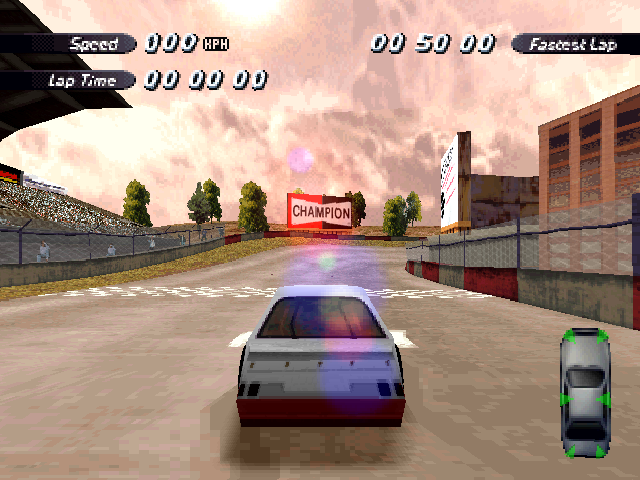Click the car damage status icon

coord(585,394)
